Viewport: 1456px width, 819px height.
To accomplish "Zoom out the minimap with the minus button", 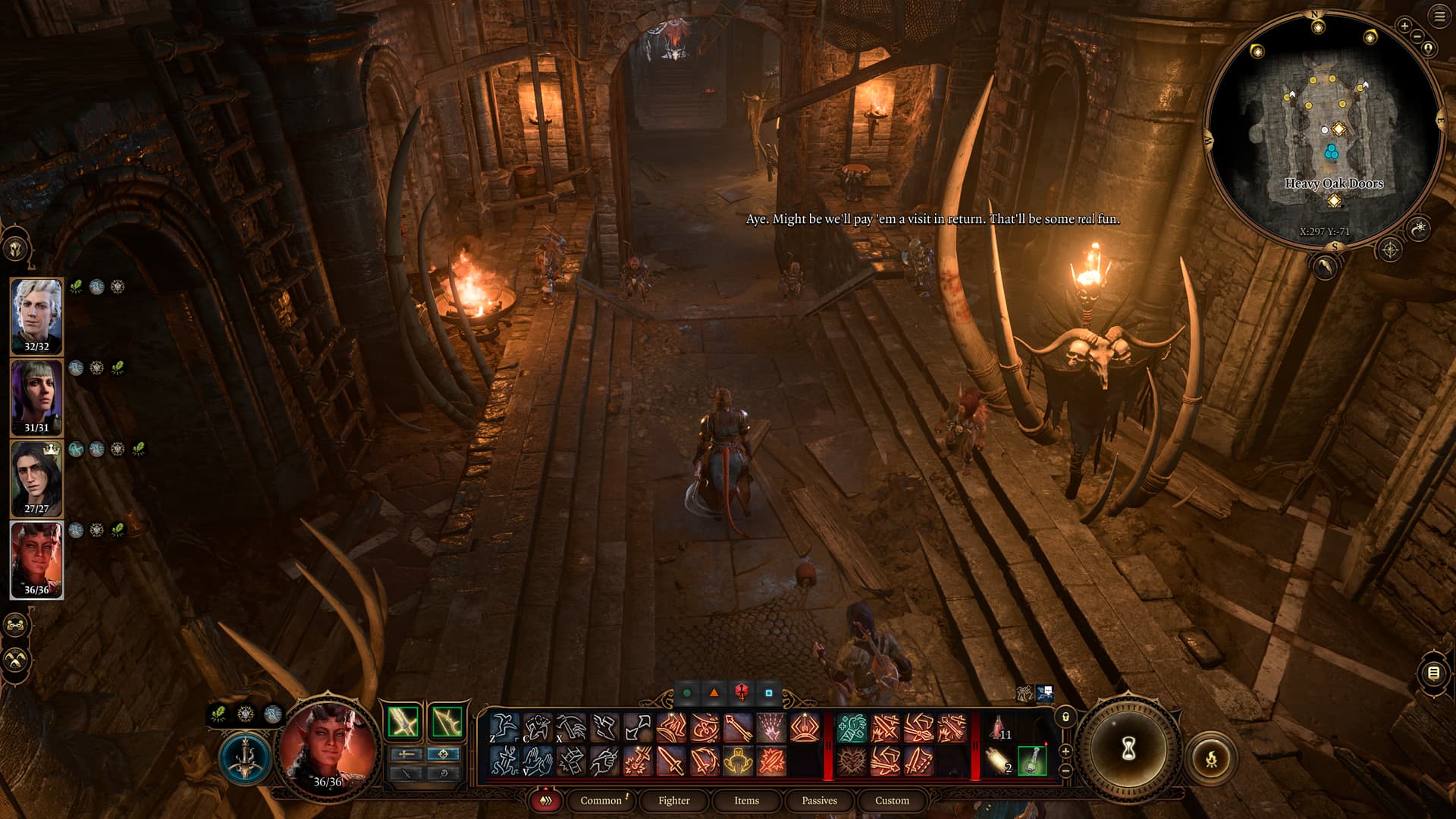I will tap(1417, 36).
